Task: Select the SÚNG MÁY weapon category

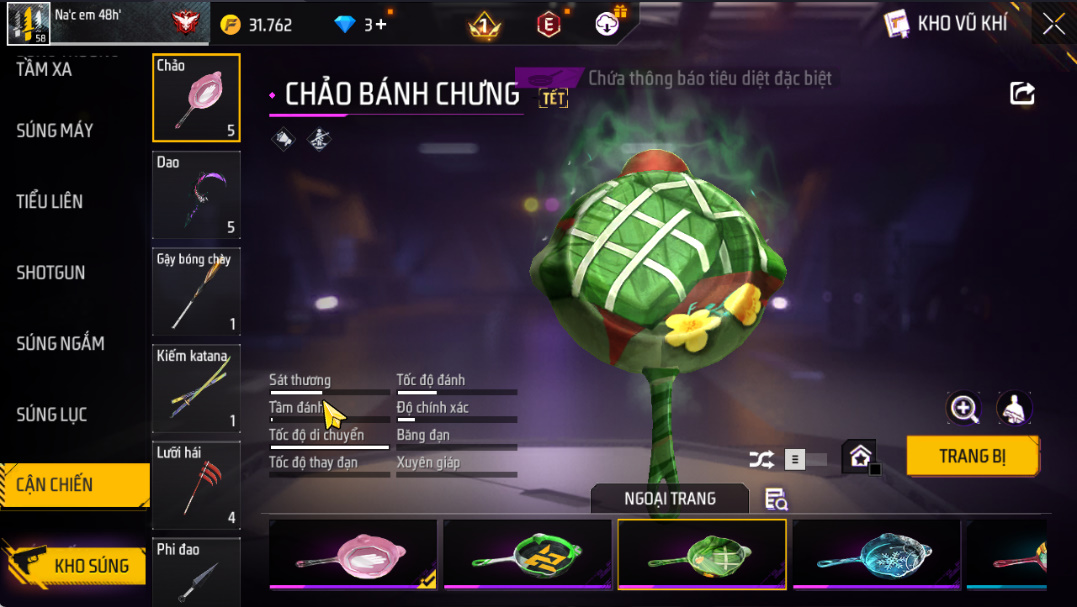Action: 55,131
